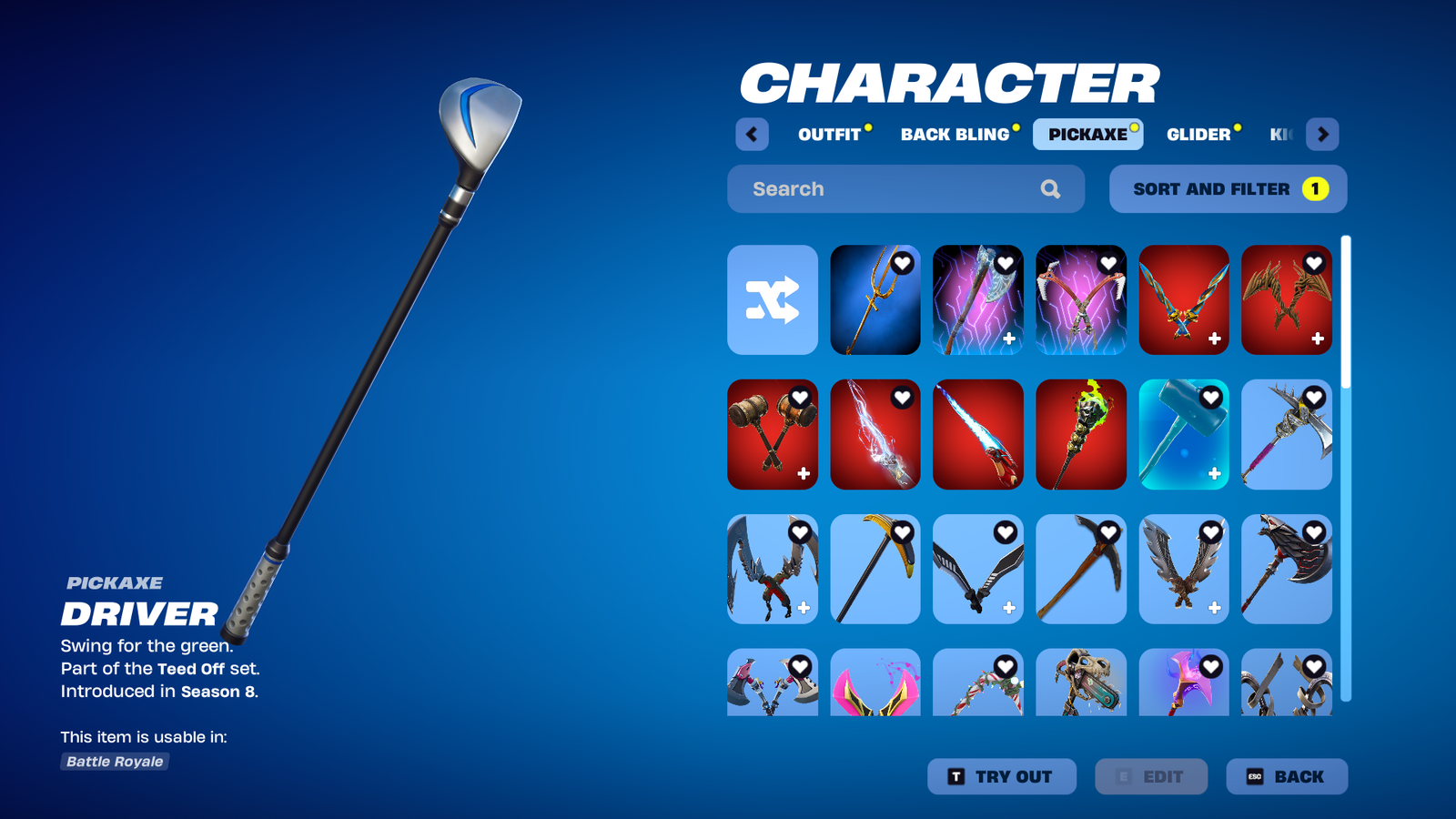Viewport: 1456px width, 819px height.
Task: Switch to the Outfit tab
Action: 829,135
